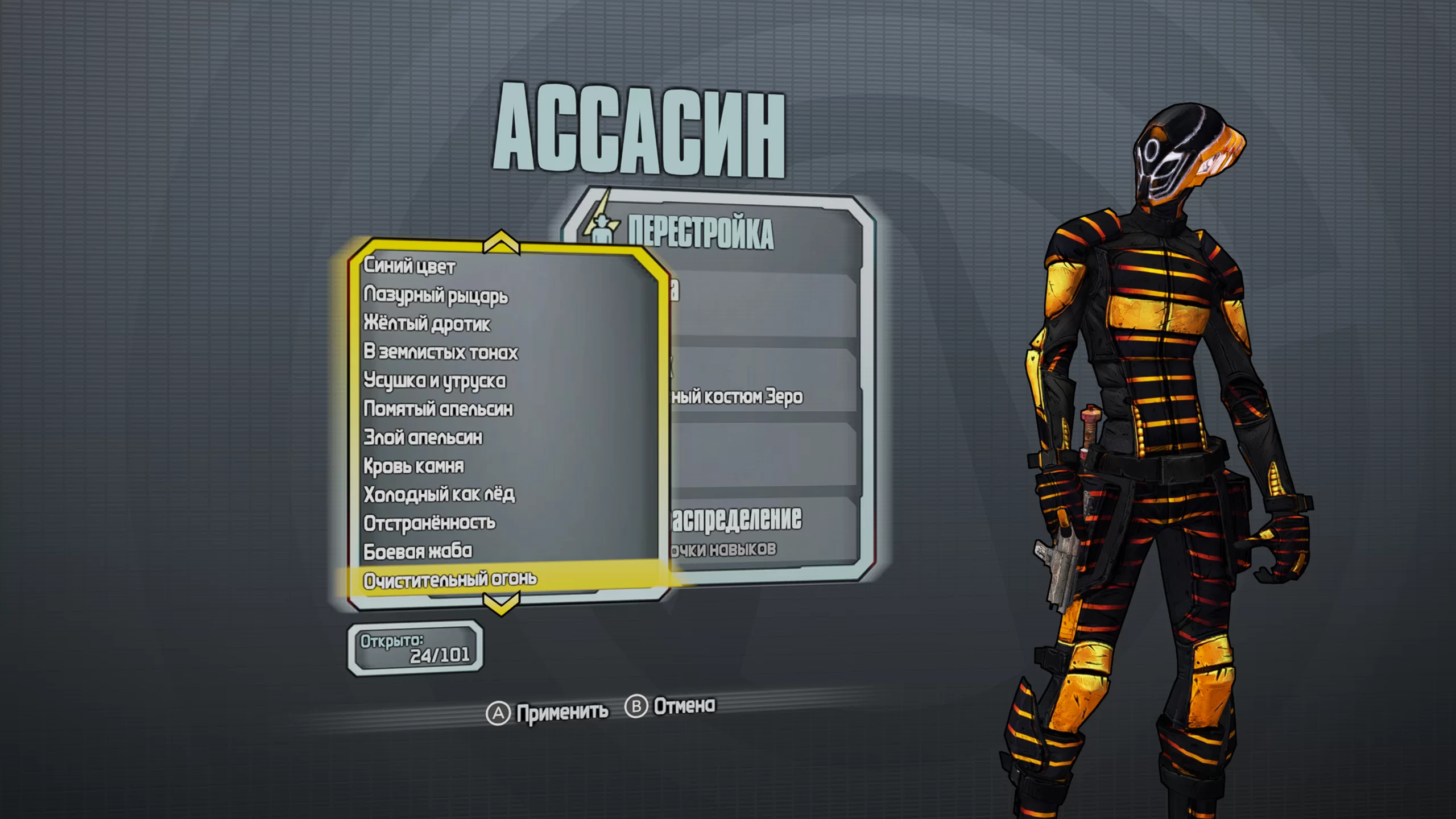This screenshot has height=819, width=1456.
Task: Choose the "Лазурный рыцарь" skin
Action: coord(436,295)
